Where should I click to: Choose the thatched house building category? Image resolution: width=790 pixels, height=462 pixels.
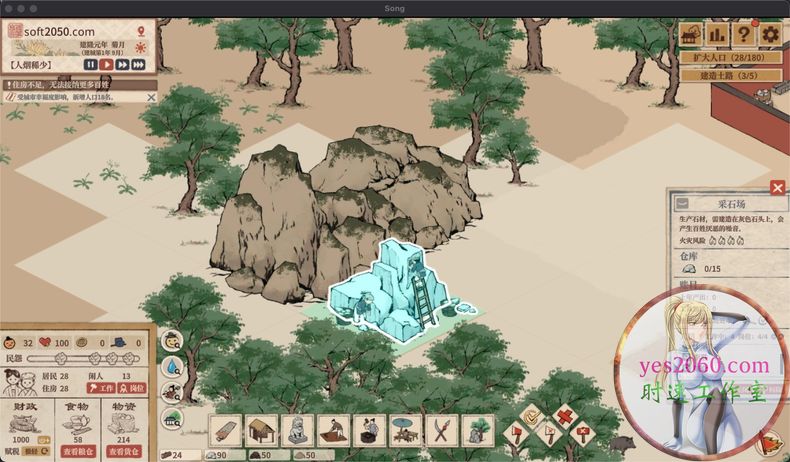coord(263,430)
